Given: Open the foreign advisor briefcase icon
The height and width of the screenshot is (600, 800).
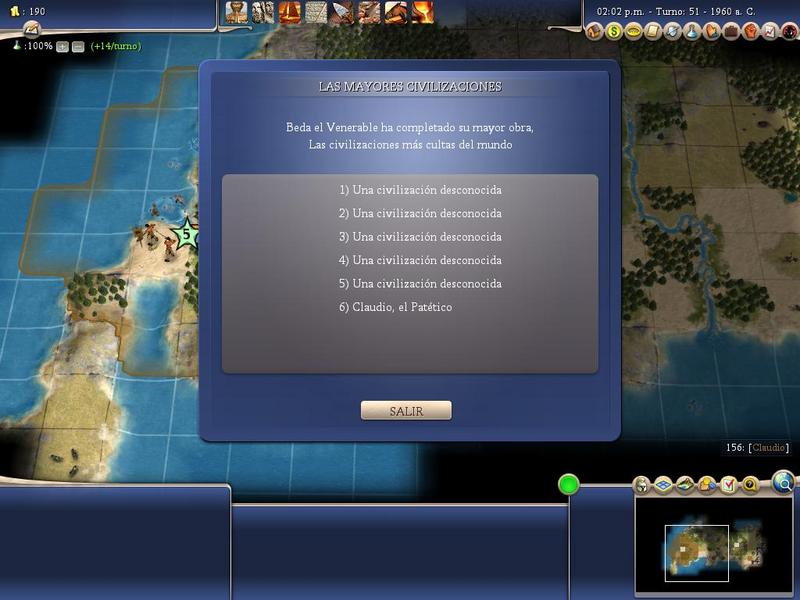Looking at the screenshot, I should (731, 32).
